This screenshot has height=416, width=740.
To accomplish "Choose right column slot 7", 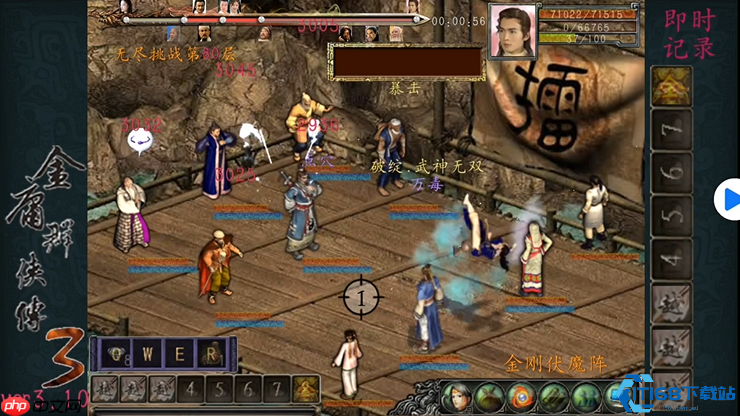I will coord(672,129).
